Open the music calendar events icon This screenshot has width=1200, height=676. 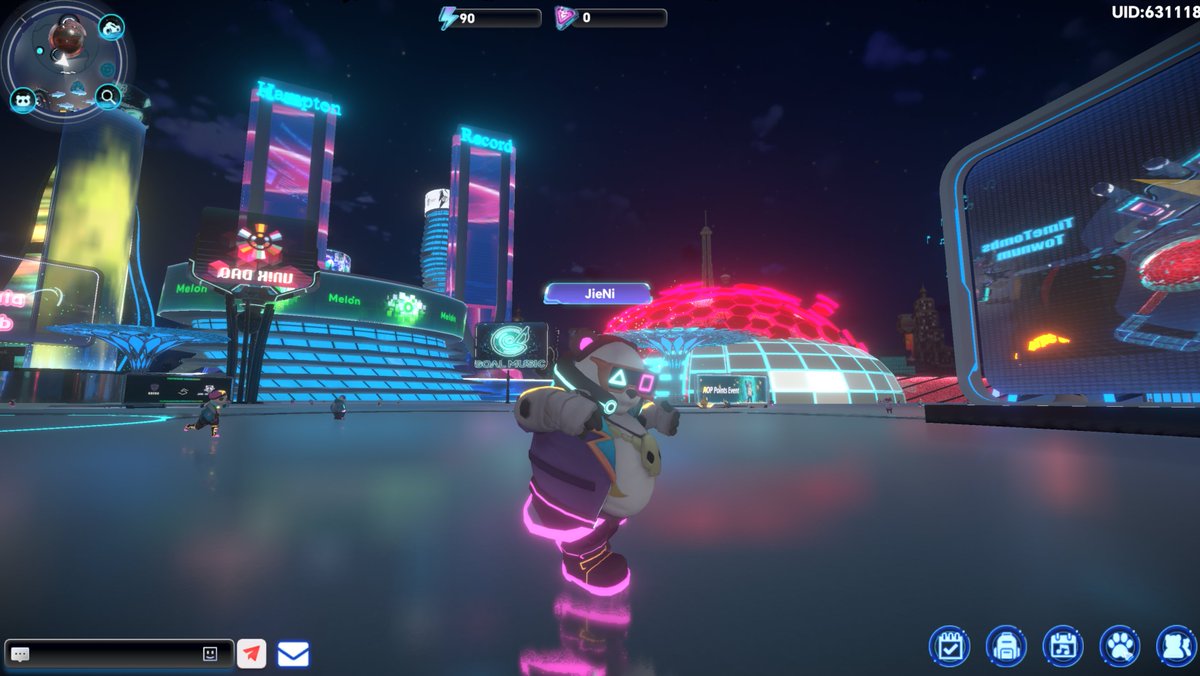tap(1062, 646)
